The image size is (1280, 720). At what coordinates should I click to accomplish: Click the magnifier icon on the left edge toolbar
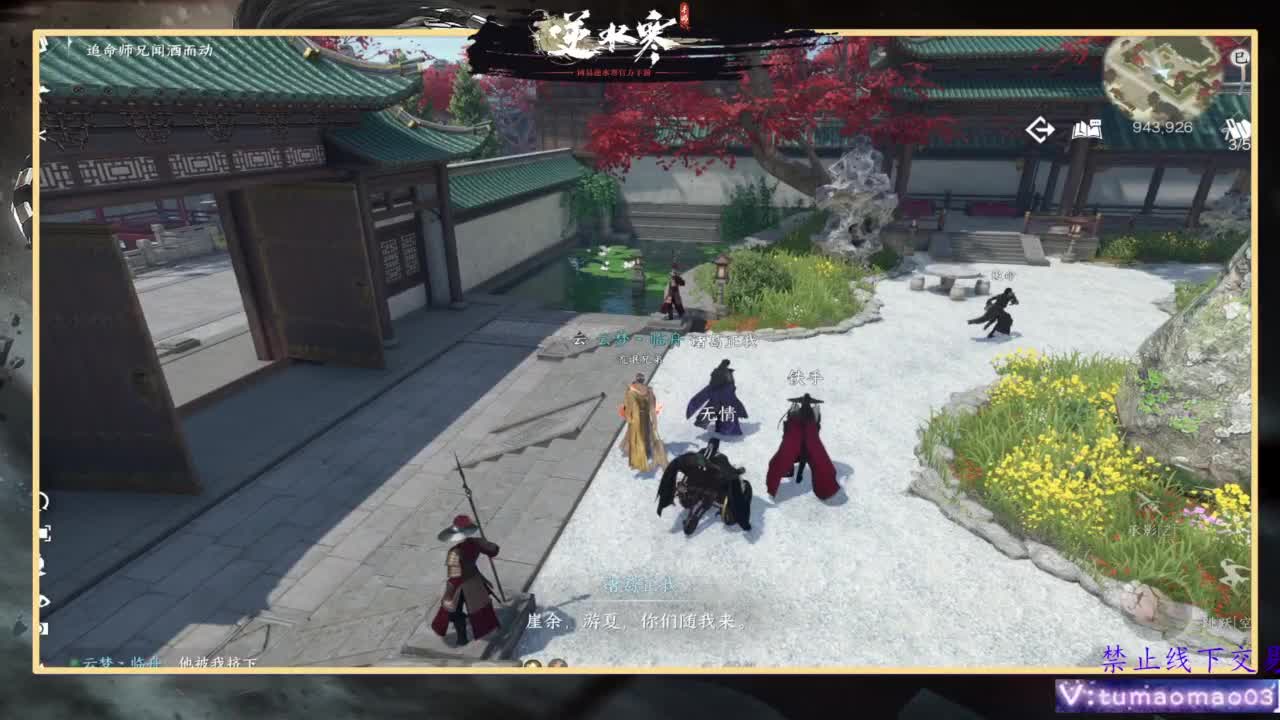[x=42, y=498]
